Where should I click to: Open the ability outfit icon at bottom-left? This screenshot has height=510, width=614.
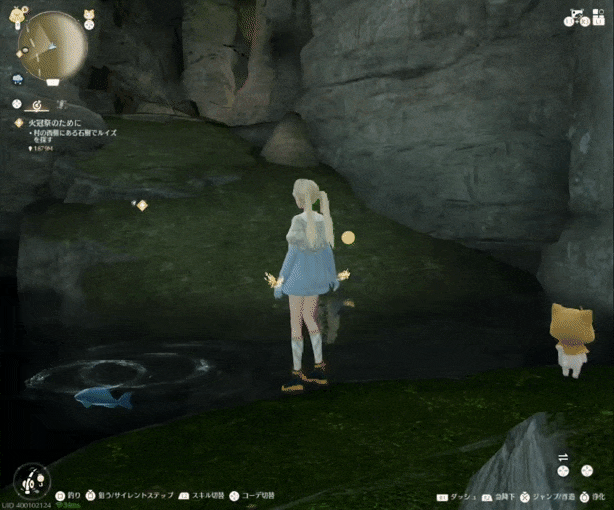33,480
